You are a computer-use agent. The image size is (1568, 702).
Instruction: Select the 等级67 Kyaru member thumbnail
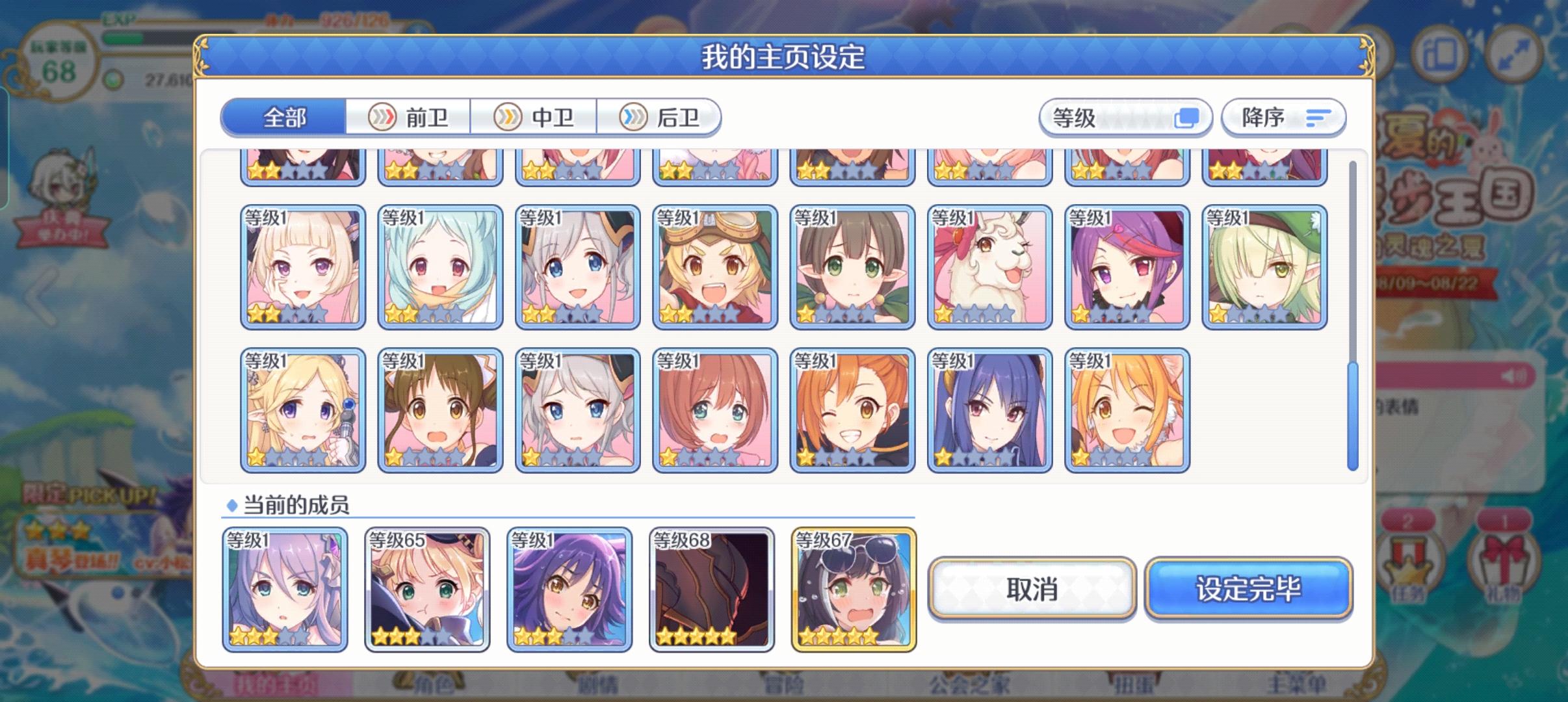click(x=852, y=588)
